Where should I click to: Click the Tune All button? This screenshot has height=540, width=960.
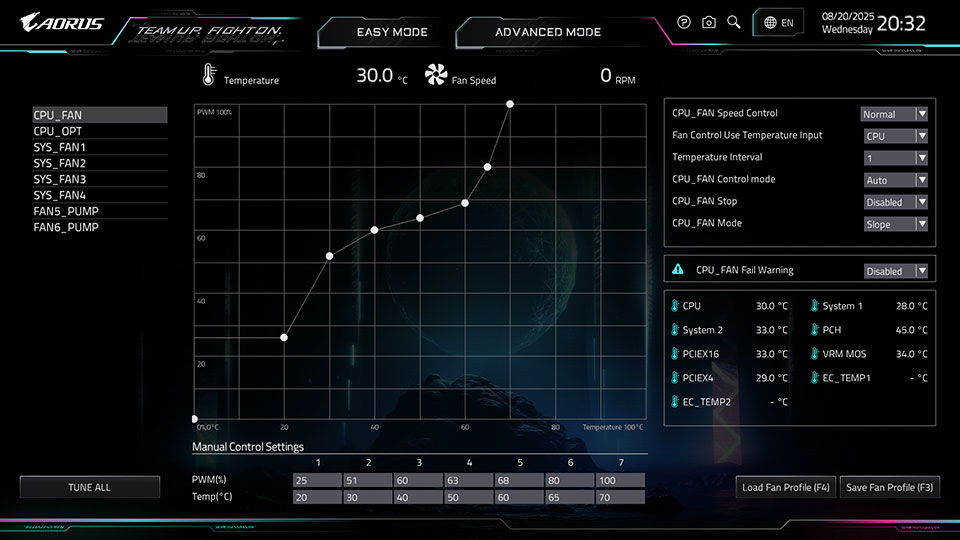click(x=89, y=487)
